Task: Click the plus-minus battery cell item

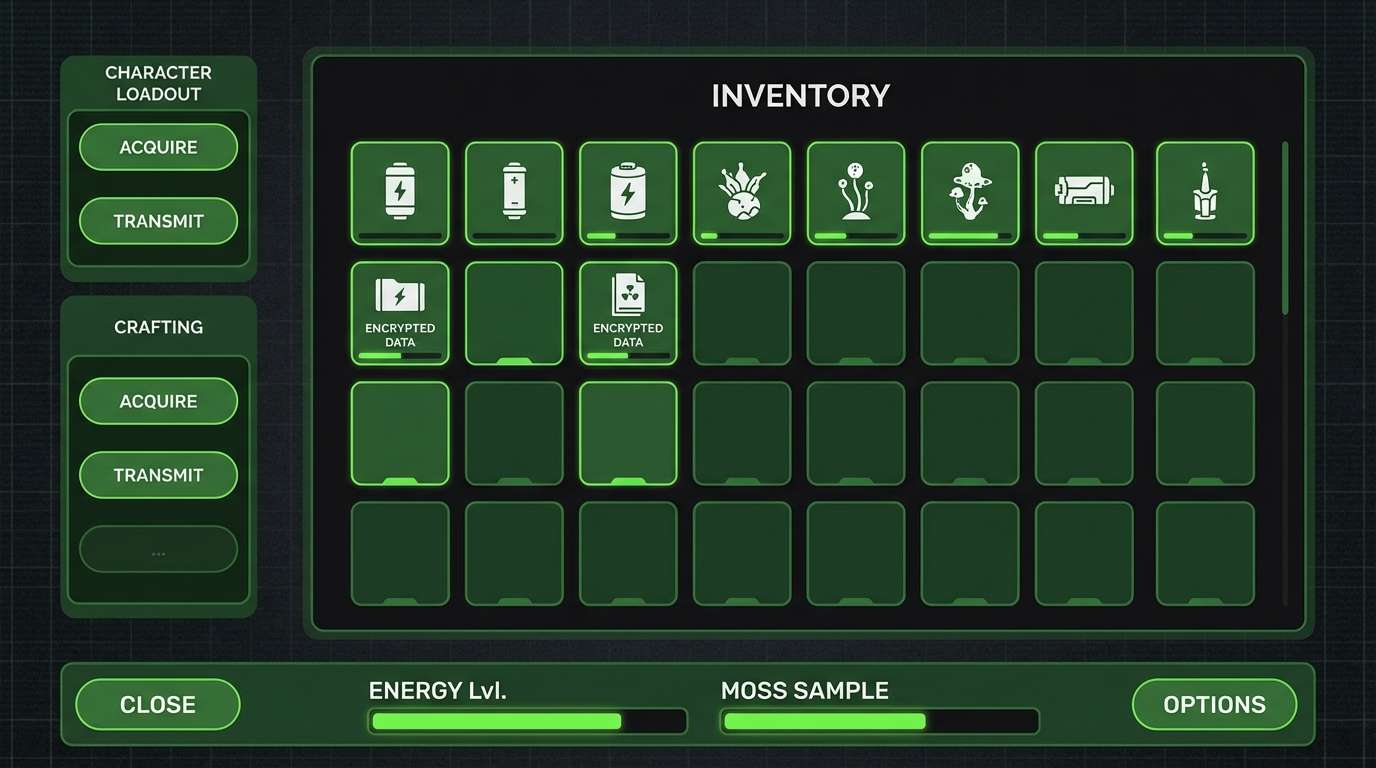Action: (513, 192)
